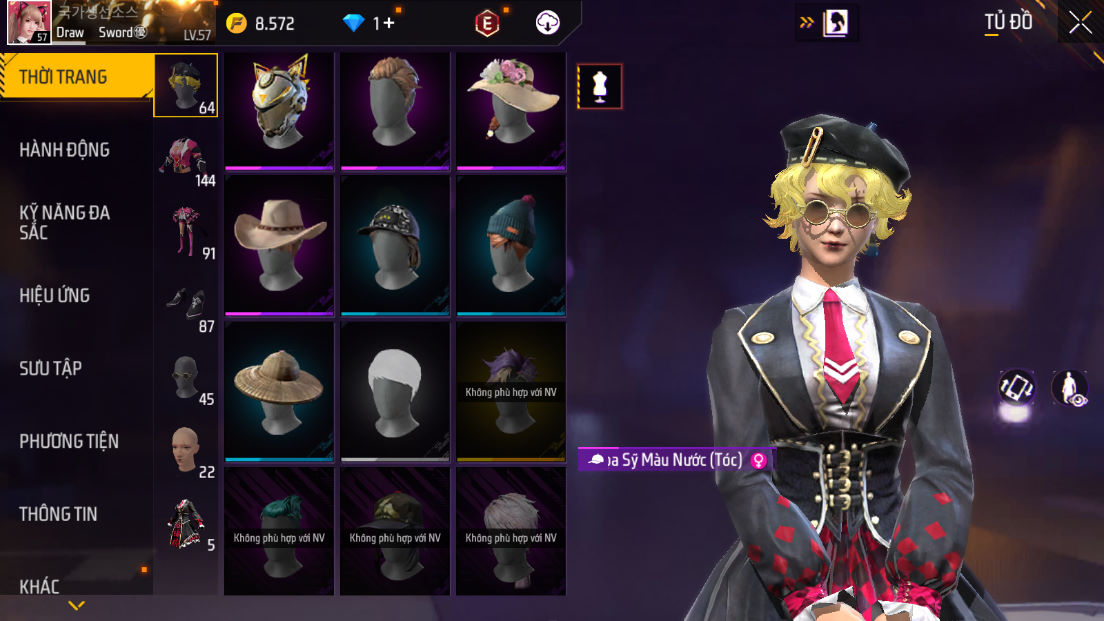The width and height of the screenshot is (1104, 621).
Task: Open the red hexagon E badge
Action: click(x=487, y=23)
